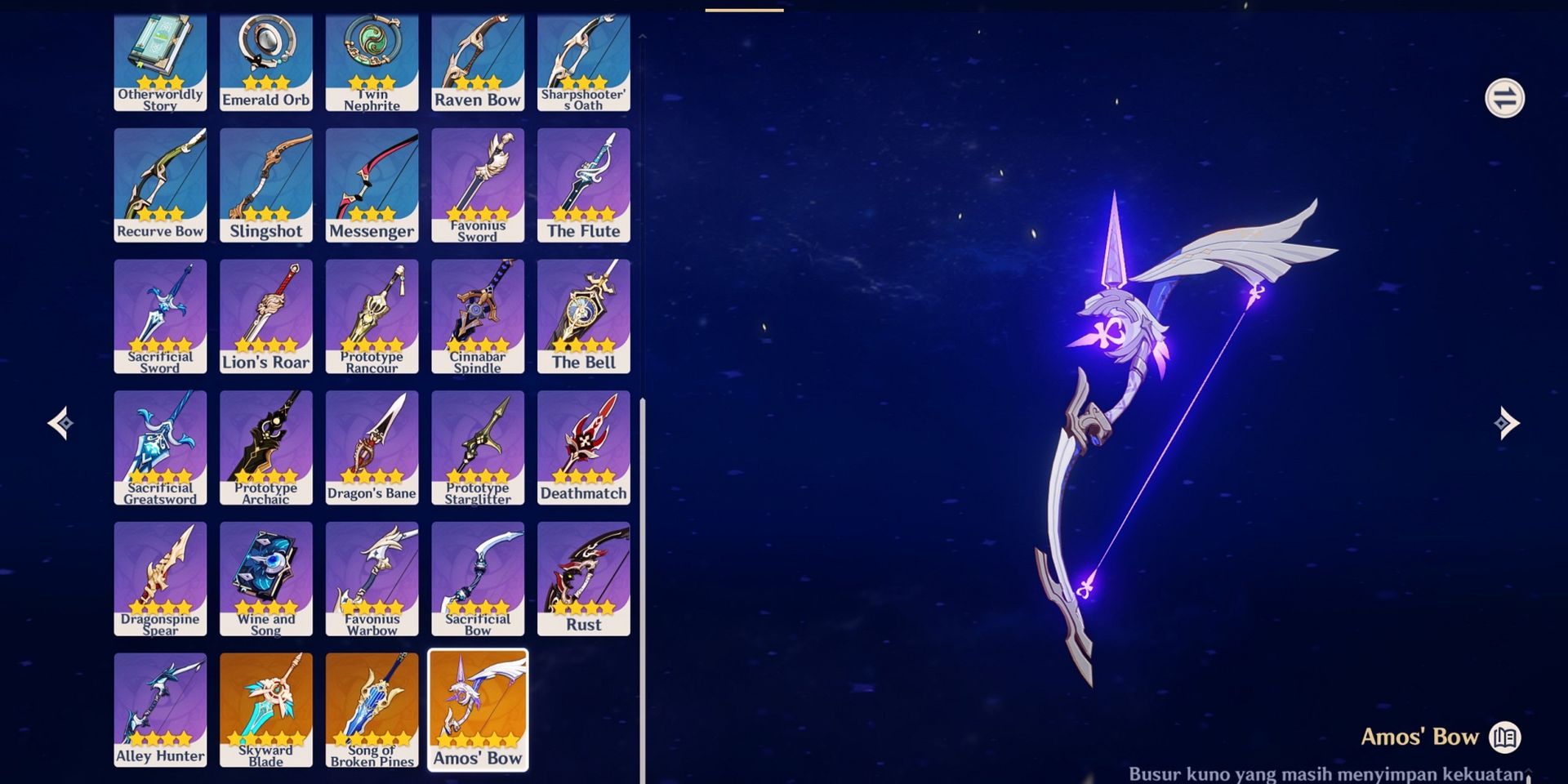Click the swap arrows button
Image resolution: width=1568 pixels, height=784 pixels.
tap(1504, 99)
